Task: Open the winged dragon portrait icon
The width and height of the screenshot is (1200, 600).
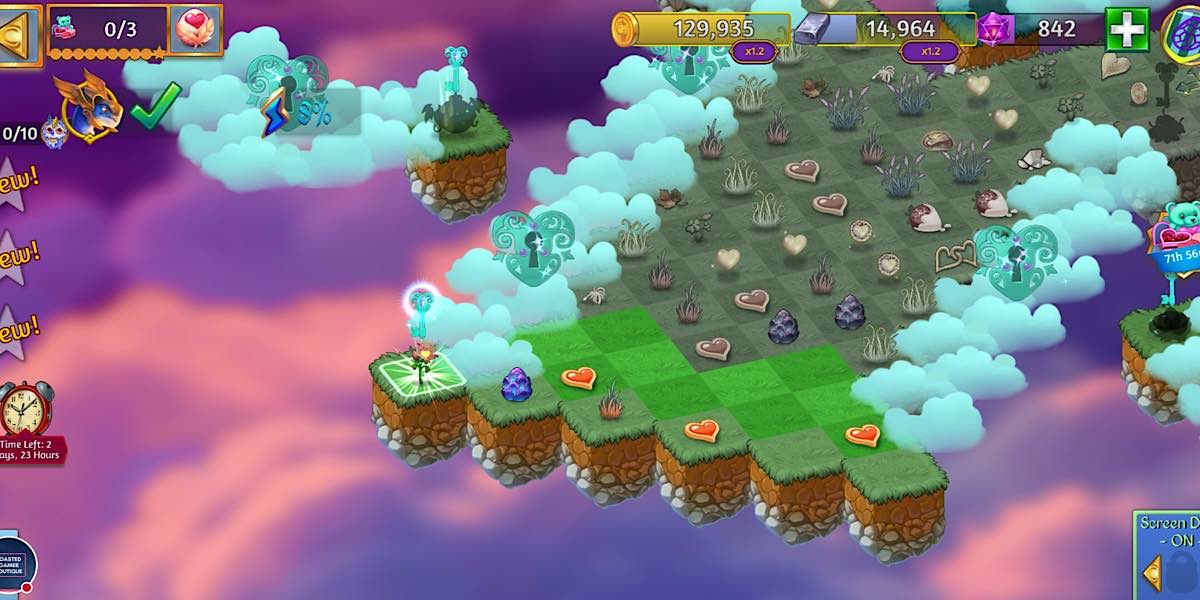Action: coord(88,104)
